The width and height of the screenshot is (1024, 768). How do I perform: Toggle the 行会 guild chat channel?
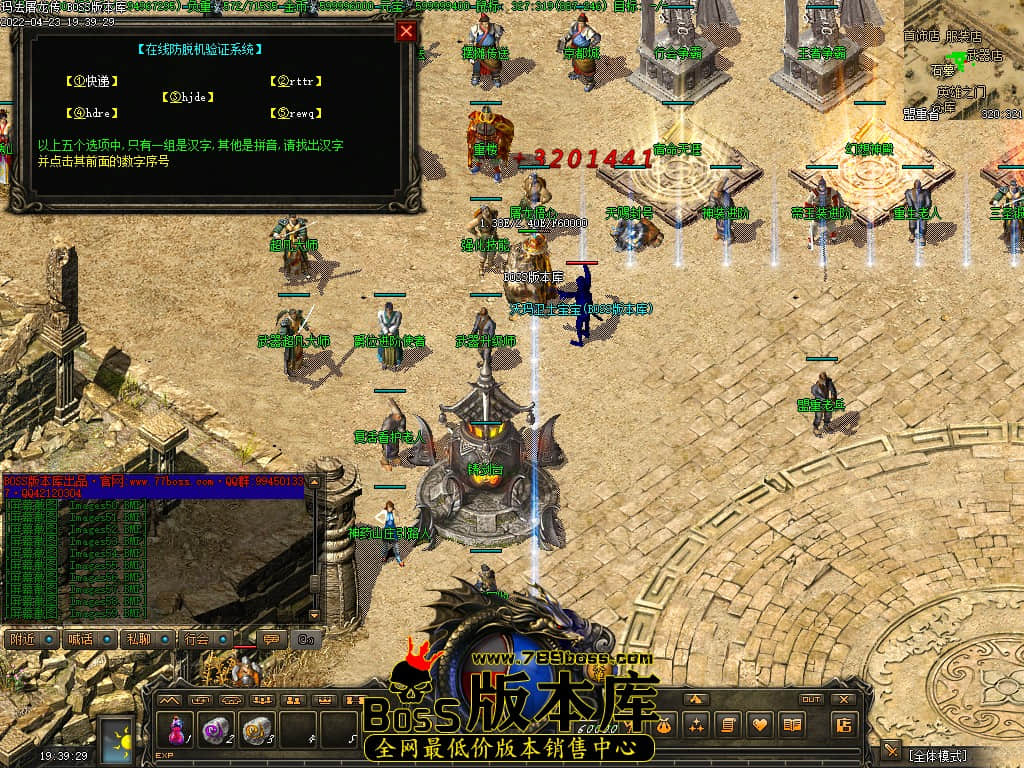tap(205, 639)
